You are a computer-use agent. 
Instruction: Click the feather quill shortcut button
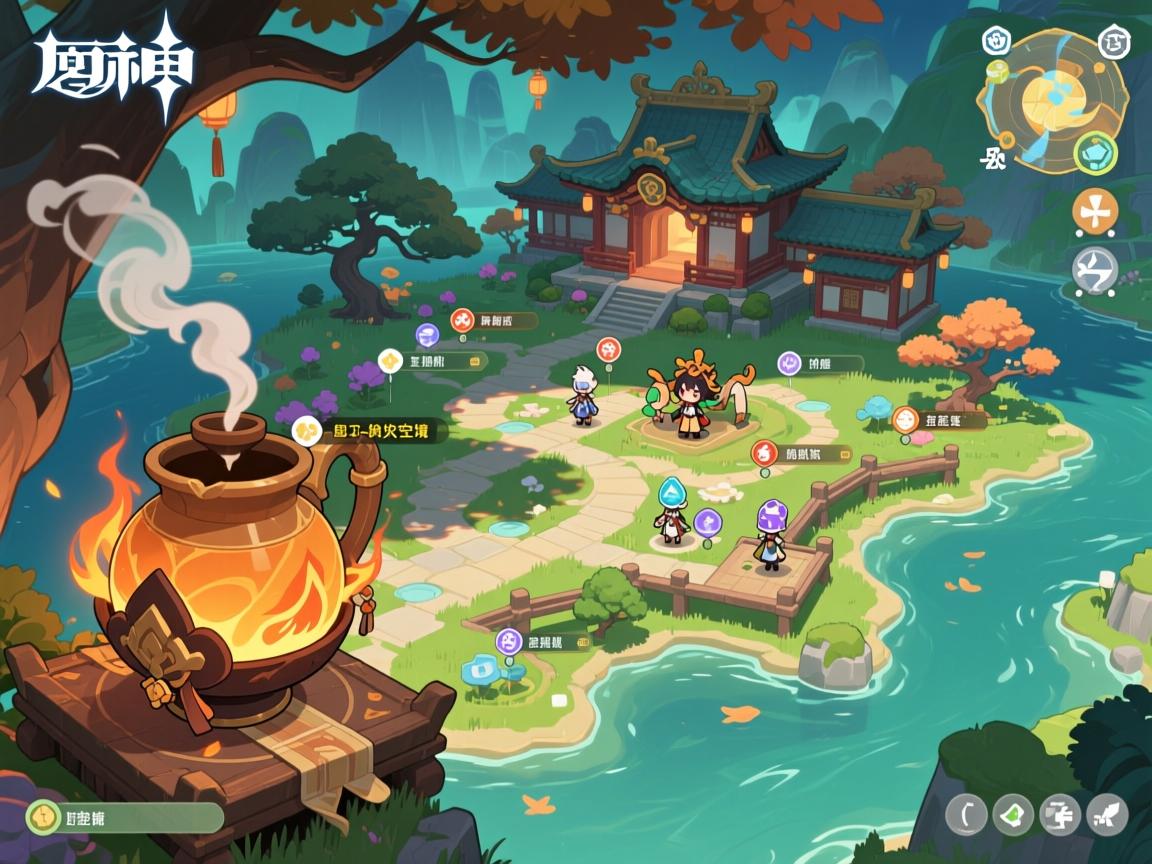coord(1107,814)
